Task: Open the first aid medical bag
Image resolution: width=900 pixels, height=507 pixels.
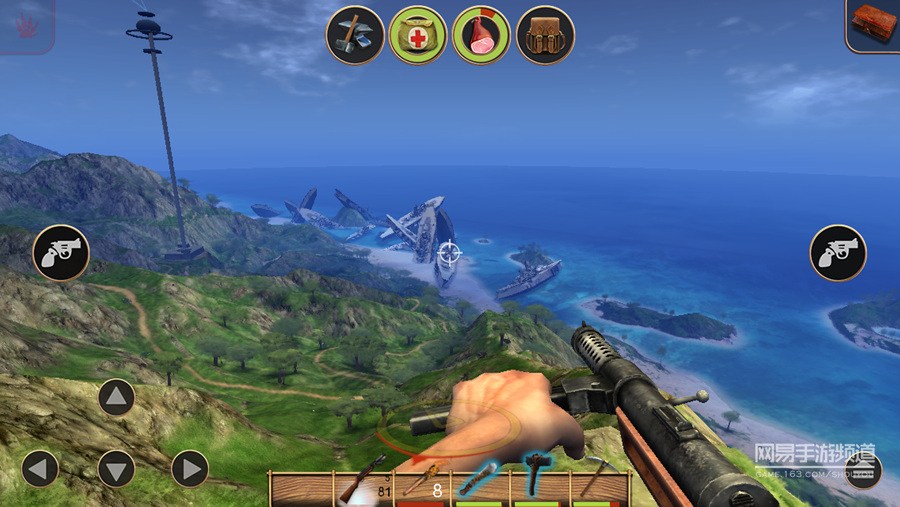Action: [418, 35]
